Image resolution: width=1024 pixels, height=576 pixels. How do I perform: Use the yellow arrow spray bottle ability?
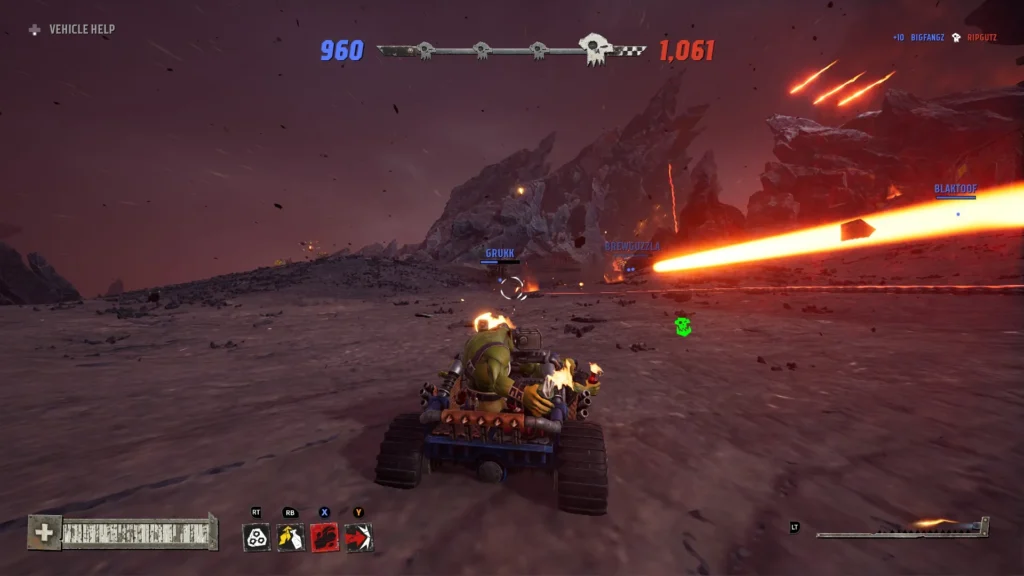(291, 537)
